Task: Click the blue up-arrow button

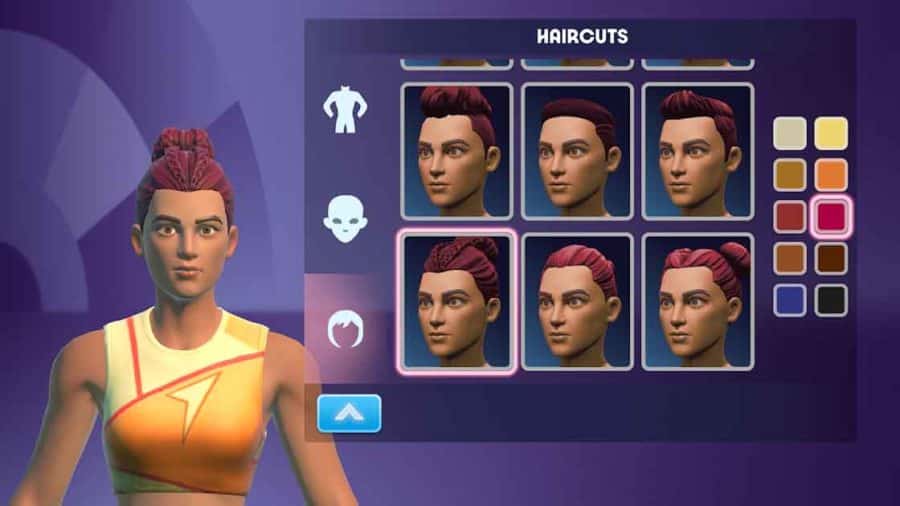Action: [349, 413]
